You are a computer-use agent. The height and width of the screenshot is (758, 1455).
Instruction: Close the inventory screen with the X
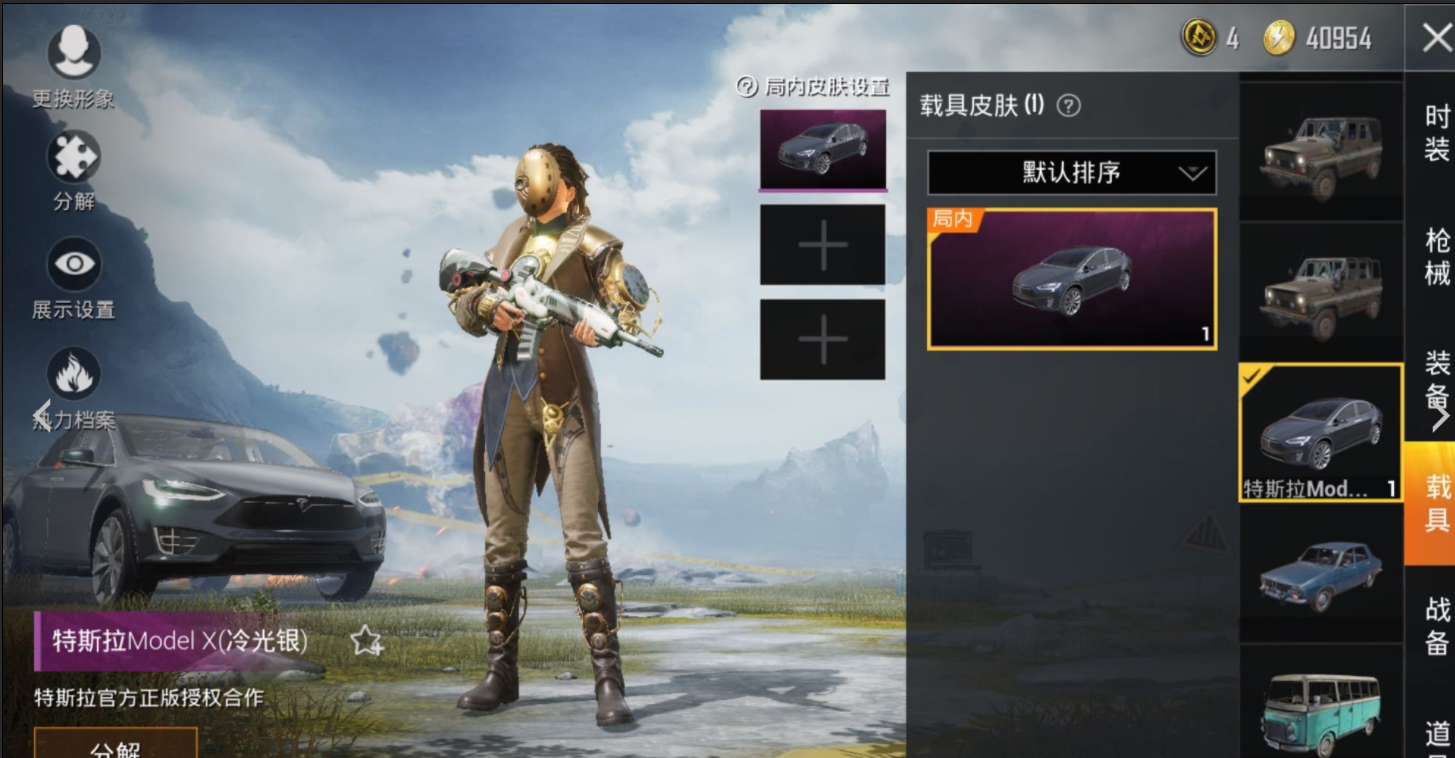tap(1436, 39)
